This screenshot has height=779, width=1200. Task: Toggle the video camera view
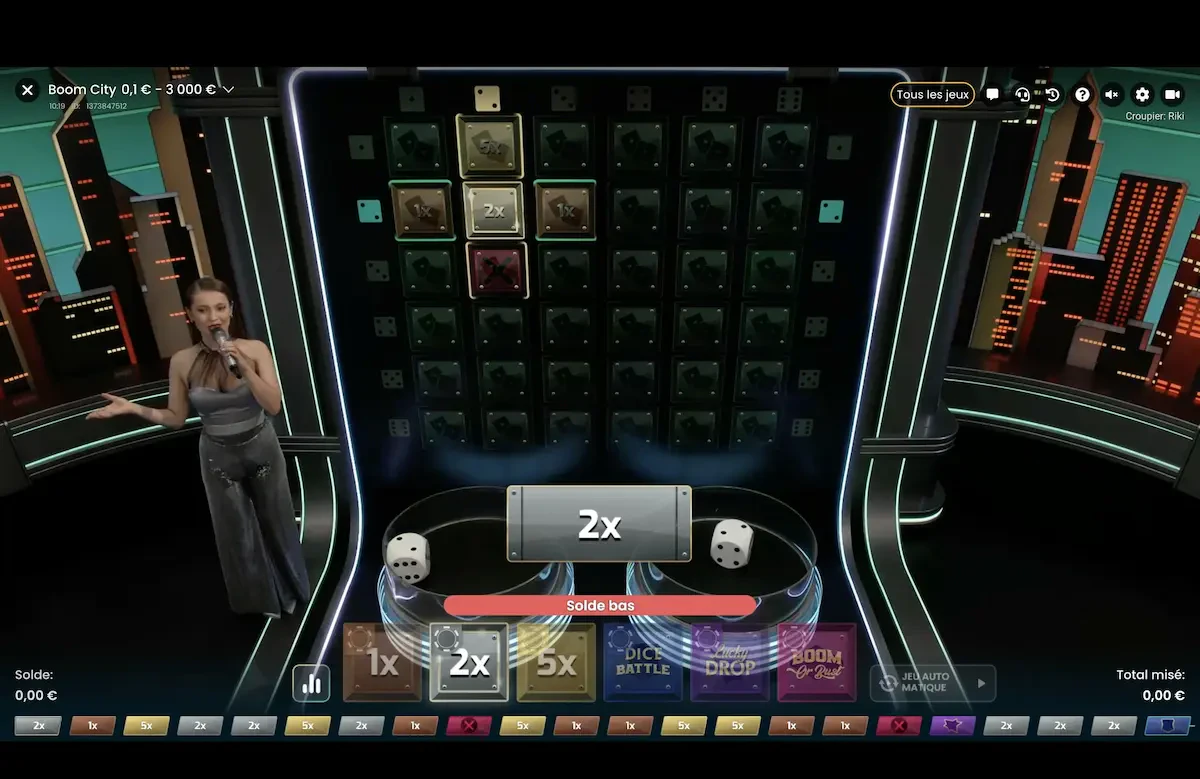(1172, 94)
